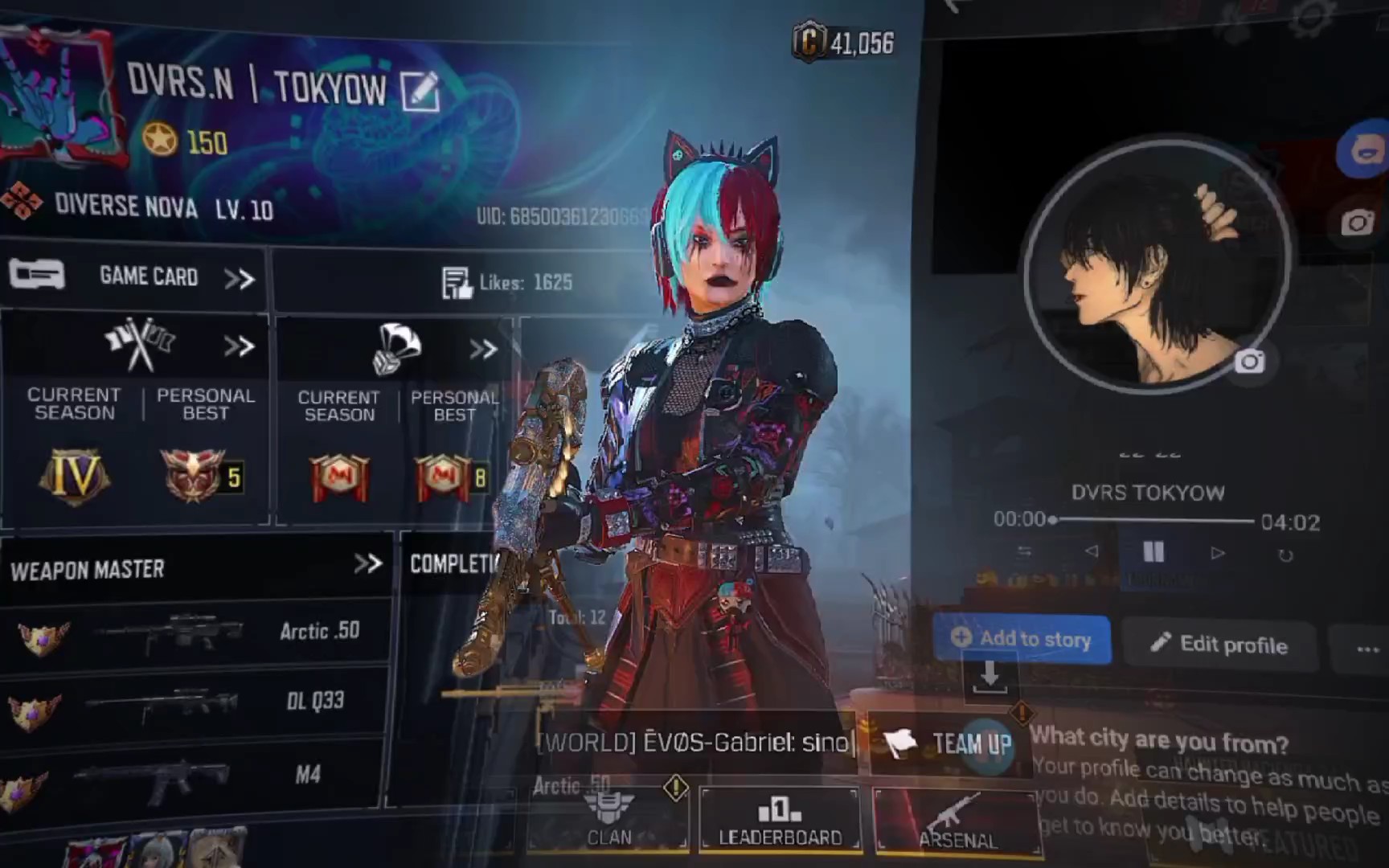1389x868 pixels.
Task: Choose the M4 weapon row
Action: 193,775
